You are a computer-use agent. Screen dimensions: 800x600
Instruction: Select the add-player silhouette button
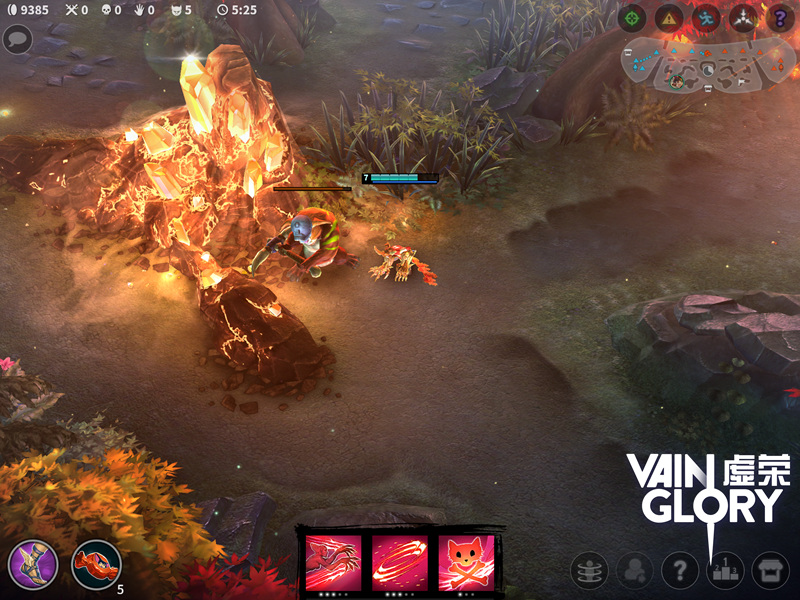[634, 571]
